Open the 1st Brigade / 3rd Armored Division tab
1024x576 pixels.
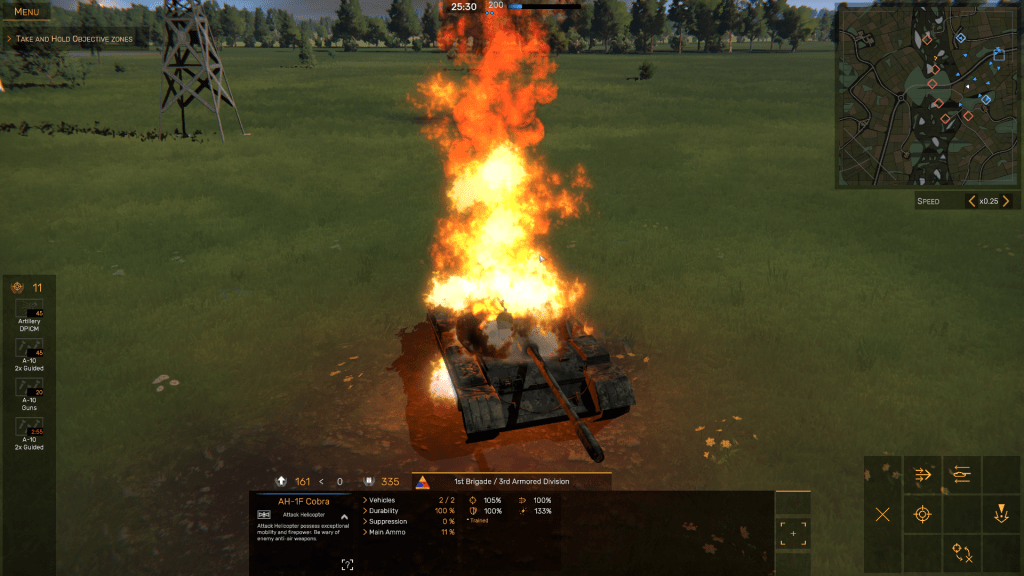(510, 481)
